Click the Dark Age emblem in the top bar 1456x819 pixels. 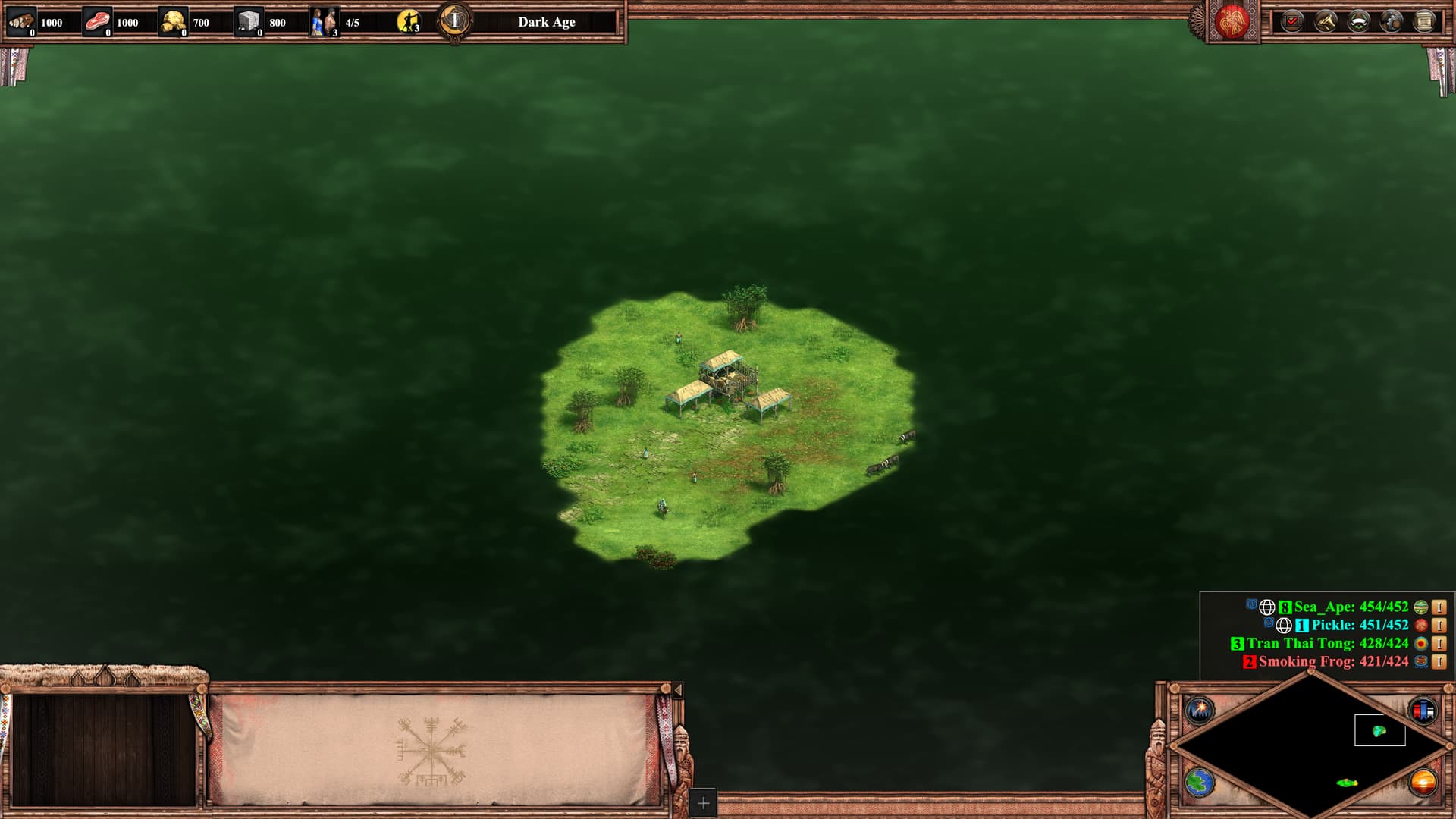coord(455,20)
